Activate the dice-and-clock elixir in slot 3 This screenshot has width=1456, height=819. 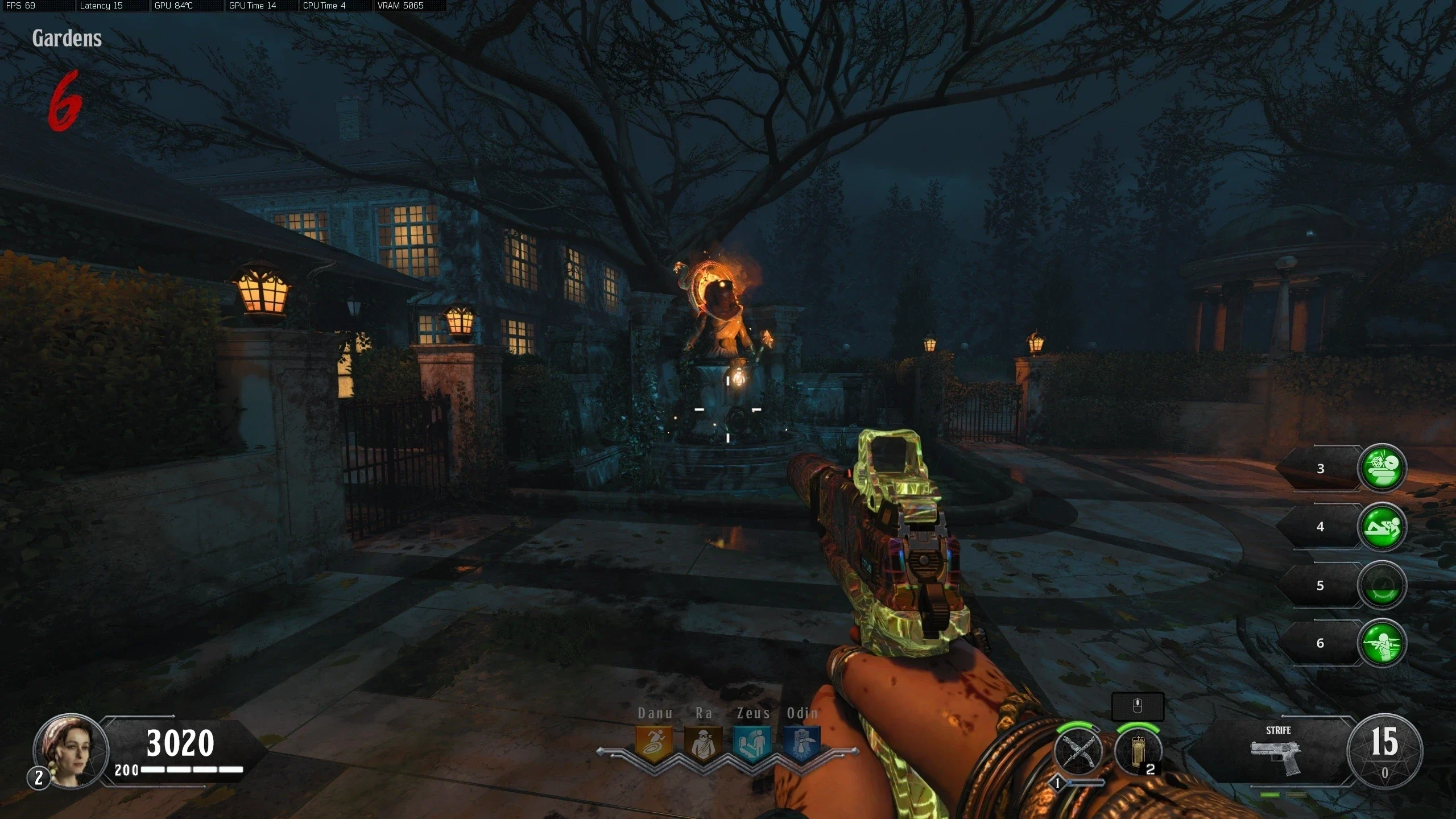click(x=1382, y=468)
